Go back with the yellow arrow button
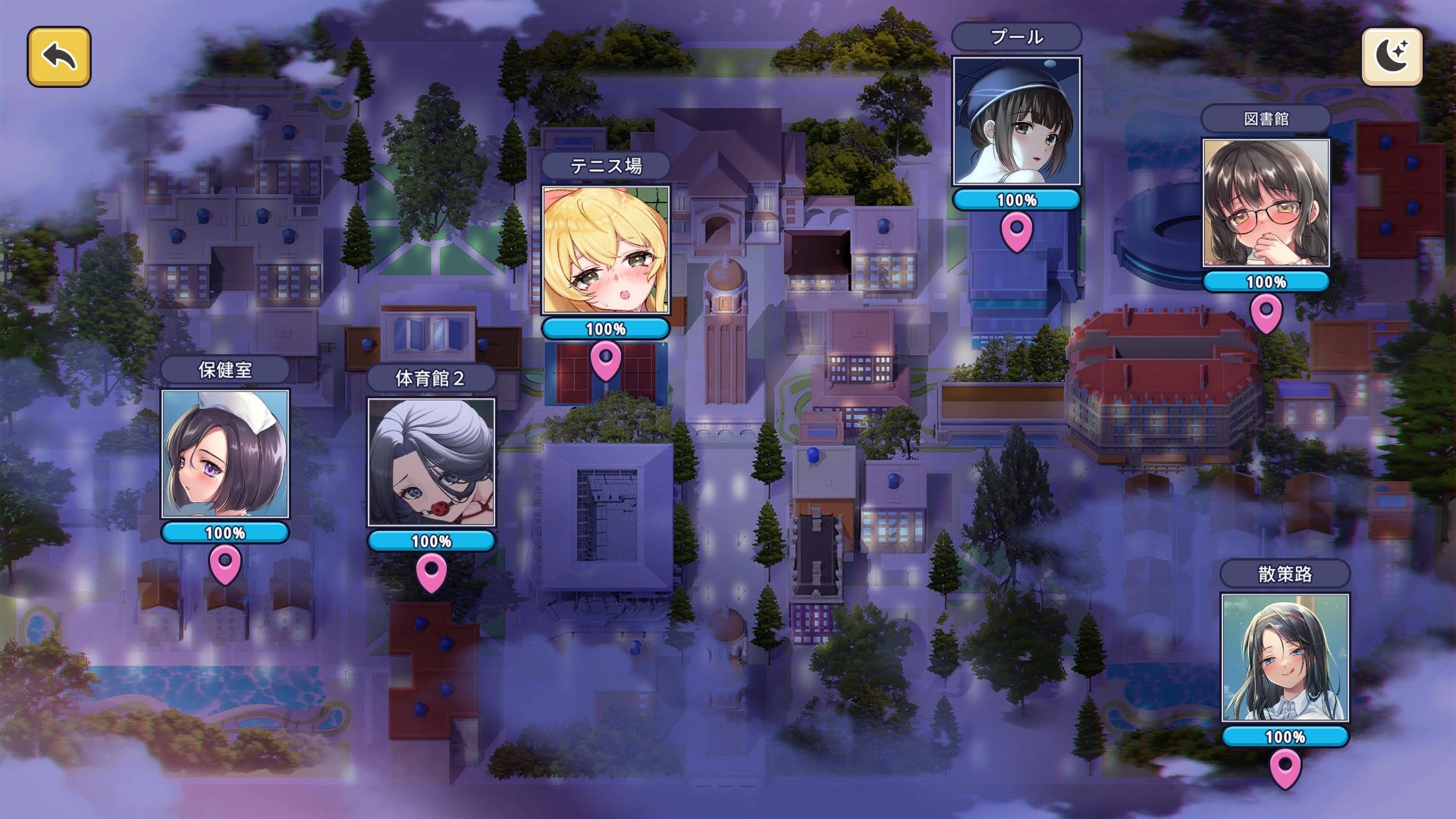 (x=59, y=57)
